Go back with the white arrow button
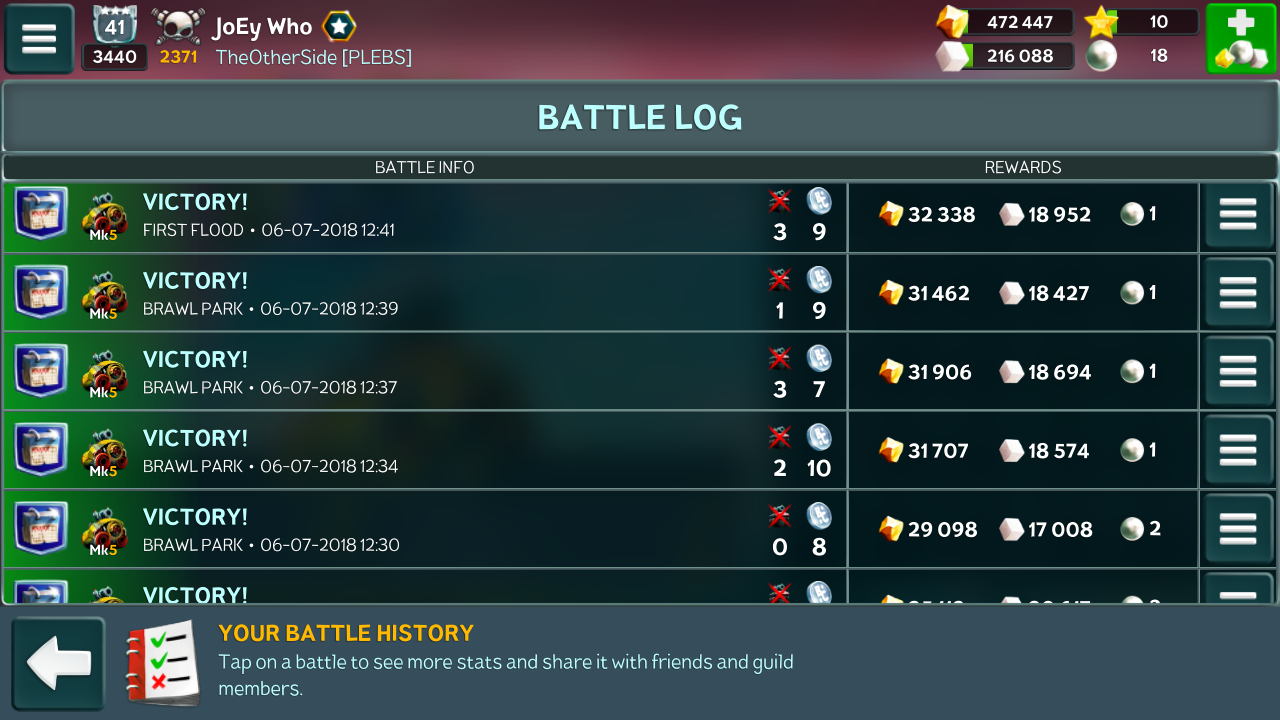This screenshot has width=1280, height=720. pos(58,664)
